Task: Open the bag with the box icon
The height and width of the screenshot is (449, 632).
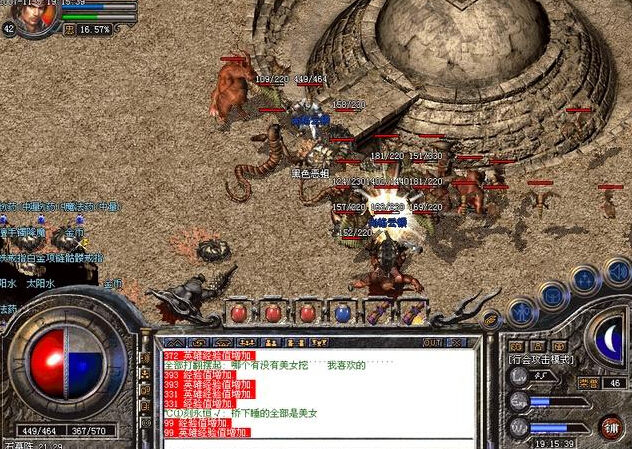Action: coord(551,296)
